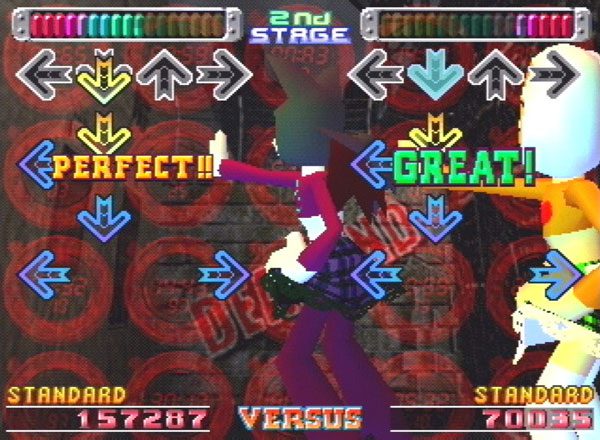Screen dimensions: 600x440
Task: Hit Player 2's left receptor arrow
Action: [x=374, y=72]
